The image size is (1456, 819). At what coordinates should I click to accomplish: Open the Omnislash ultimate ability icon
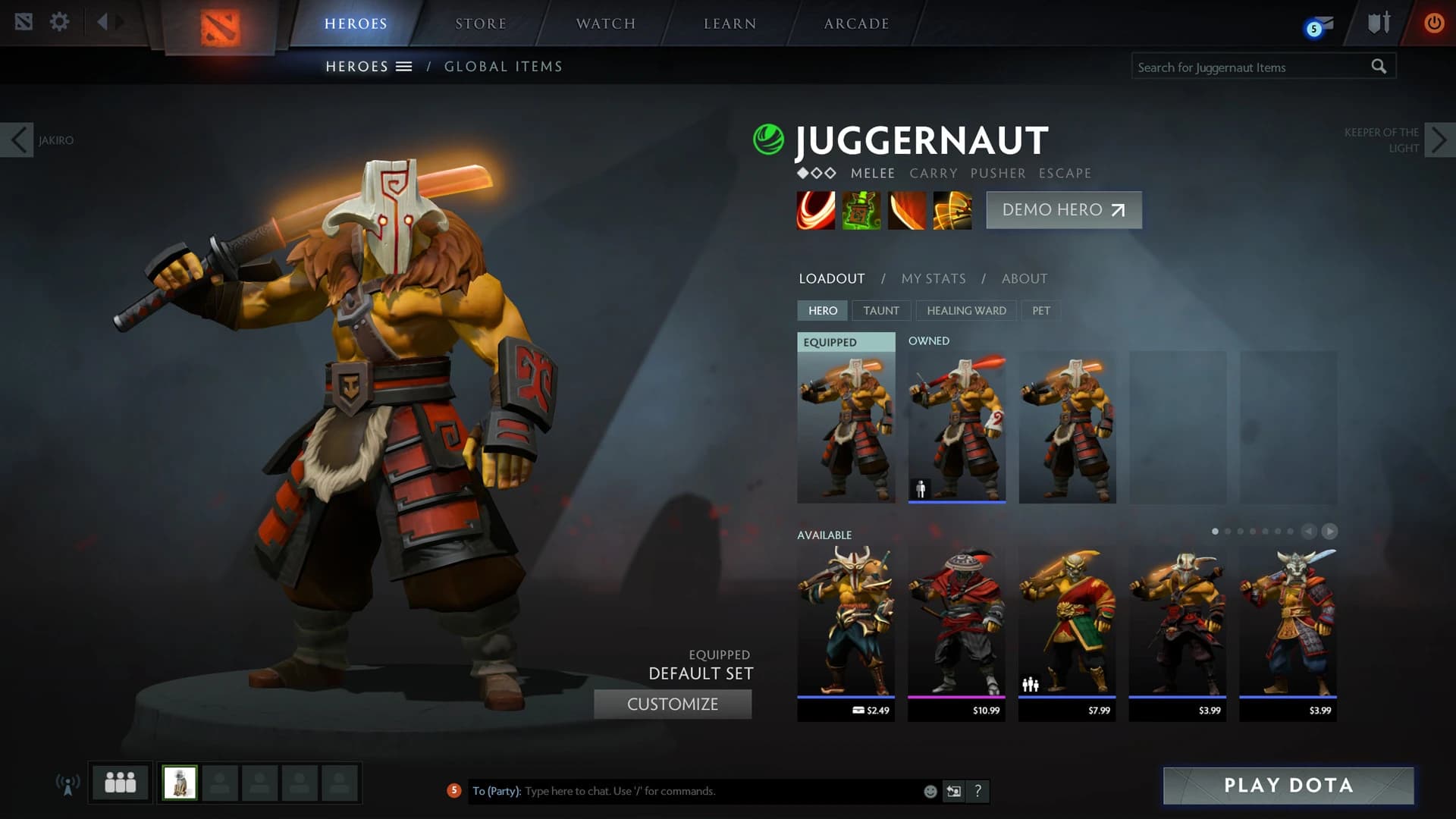(x=952, y=210)
